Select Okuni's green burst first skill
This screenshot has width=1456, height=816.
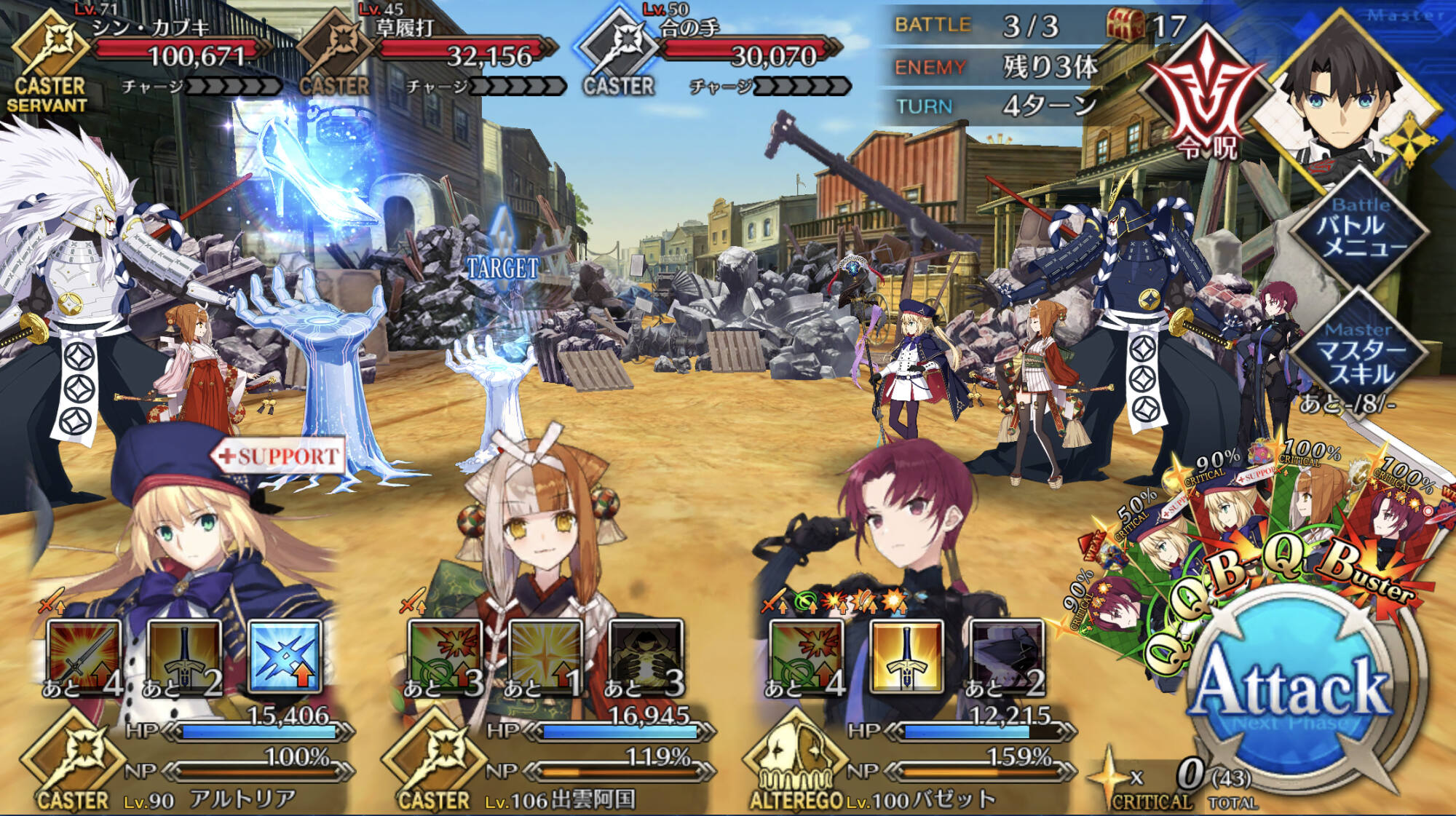coord(445,657)
